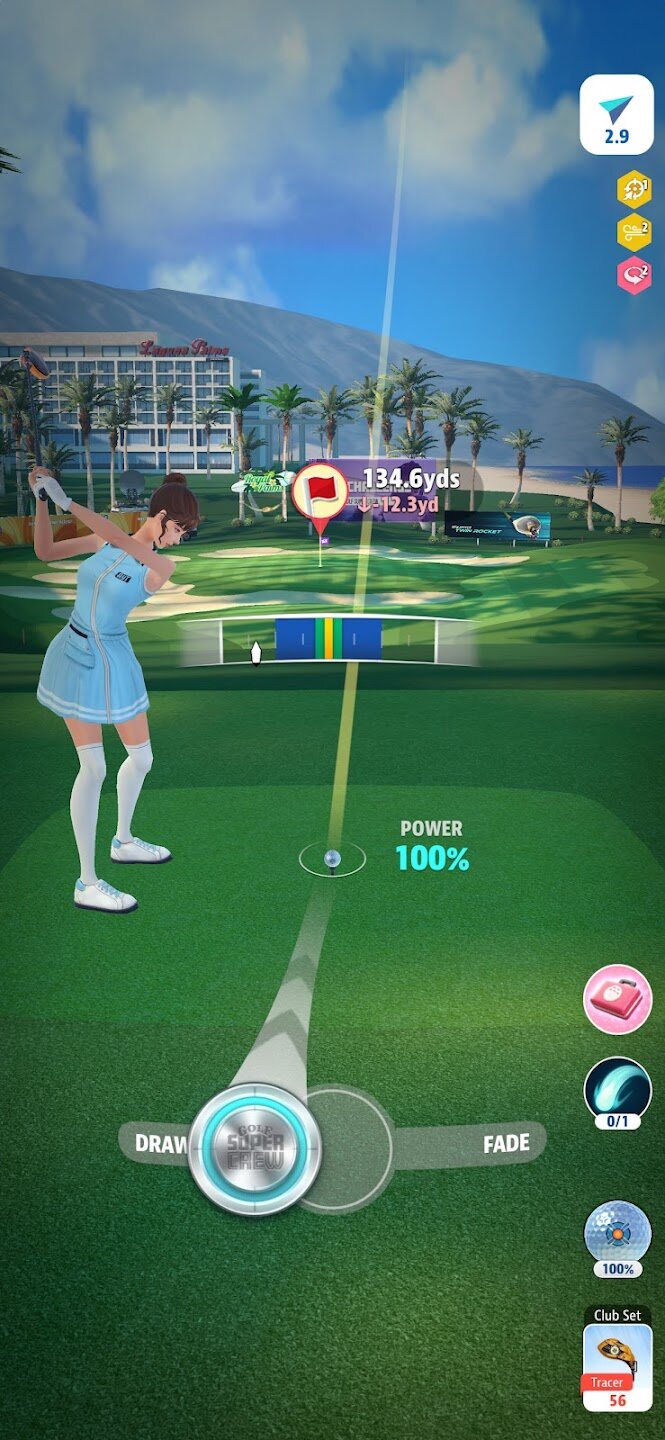
Task: Open the Club Set Tracer selector
Action: [617, 1367]
